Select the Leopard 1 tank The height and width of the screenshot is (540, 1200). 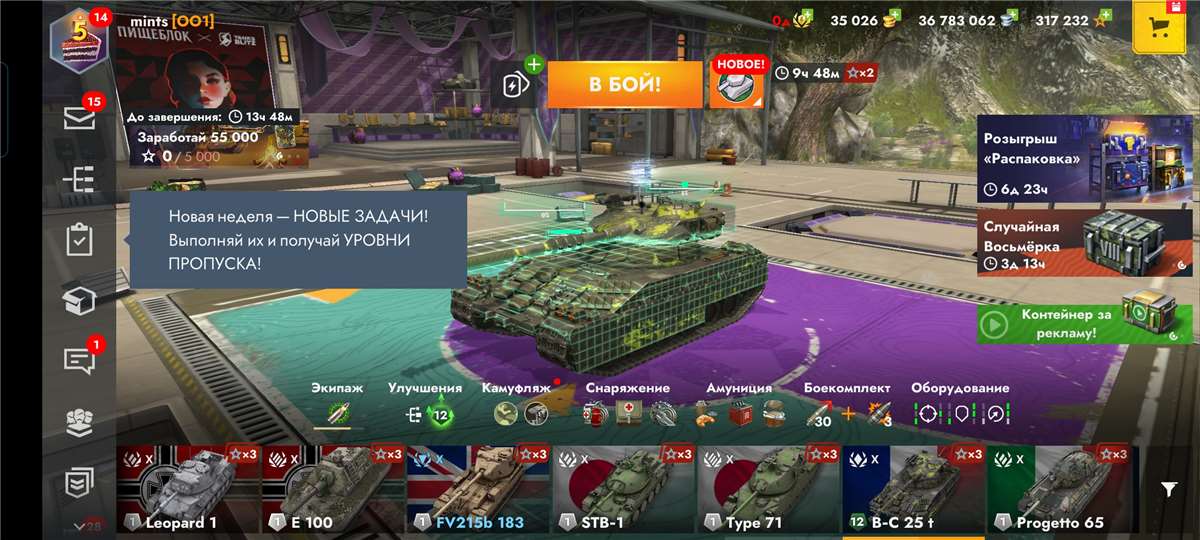coord(188,489)
